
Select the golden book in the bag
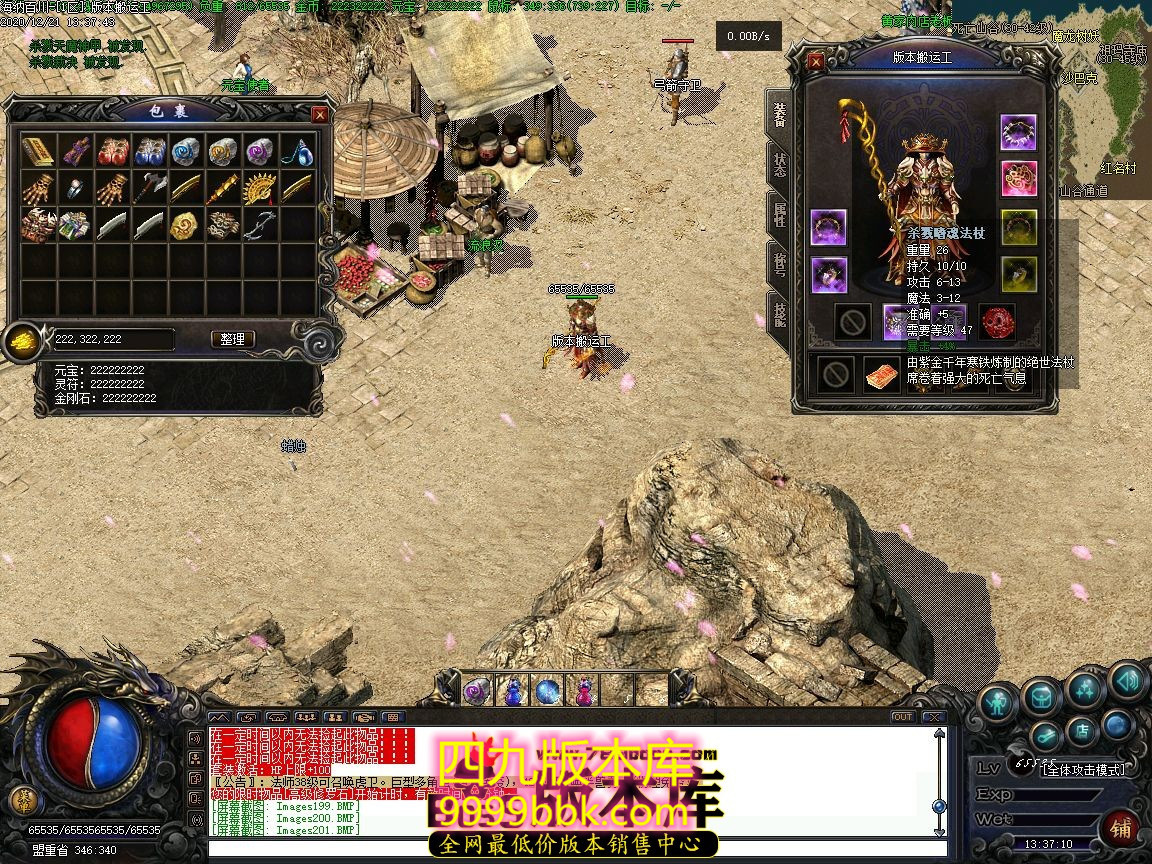pyautogui.click(x=38, y=152)
